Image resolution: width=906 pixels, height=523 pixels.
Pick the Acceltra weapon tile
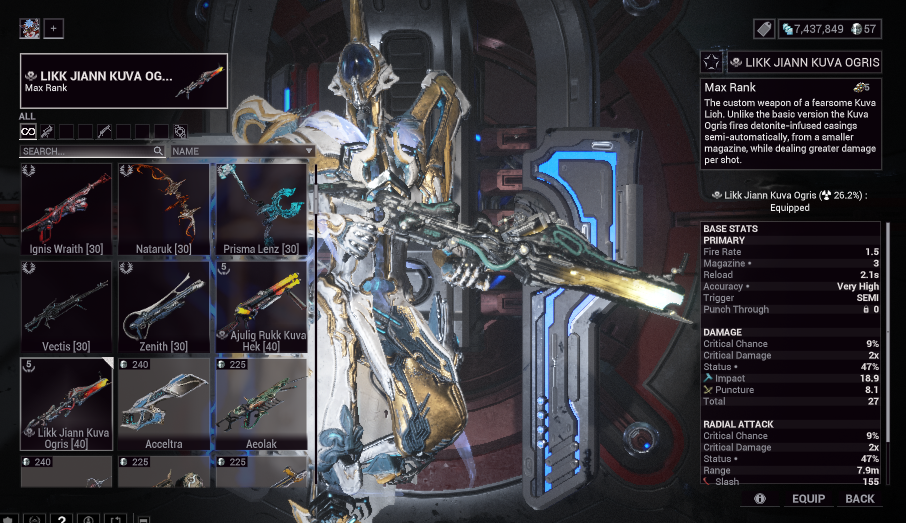point(163,404)
